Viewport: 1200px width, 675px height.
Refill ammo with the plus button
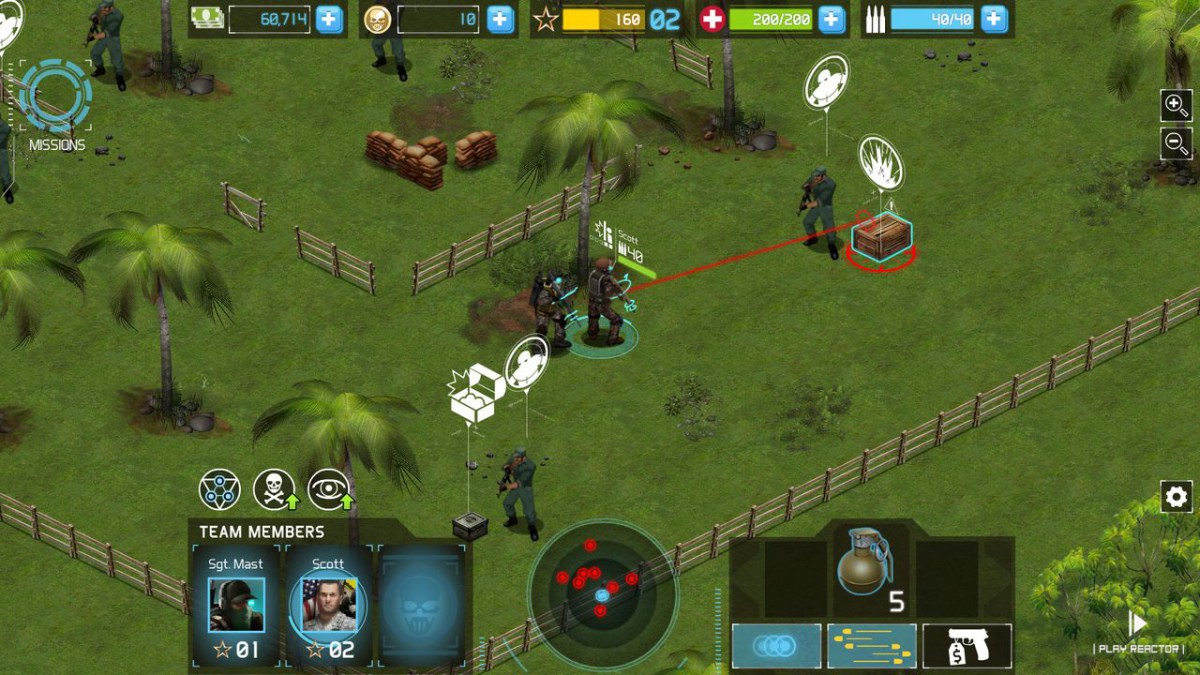[993, 19]
